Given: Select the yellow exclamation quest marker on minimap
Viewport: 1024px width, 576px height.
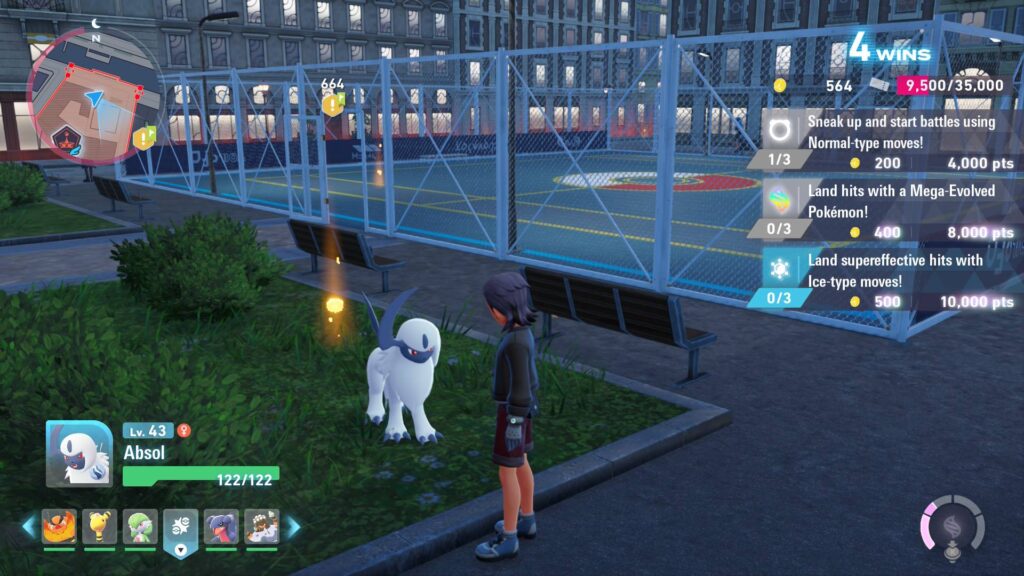Looking at the screenshot, I should pos(143,137).
